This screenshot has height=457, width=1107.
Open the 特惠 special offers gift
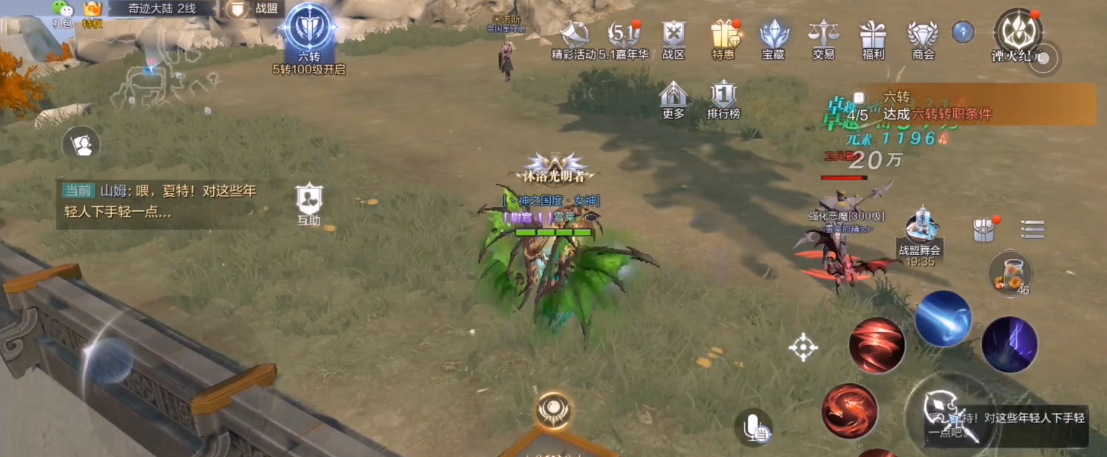[724, 38]
